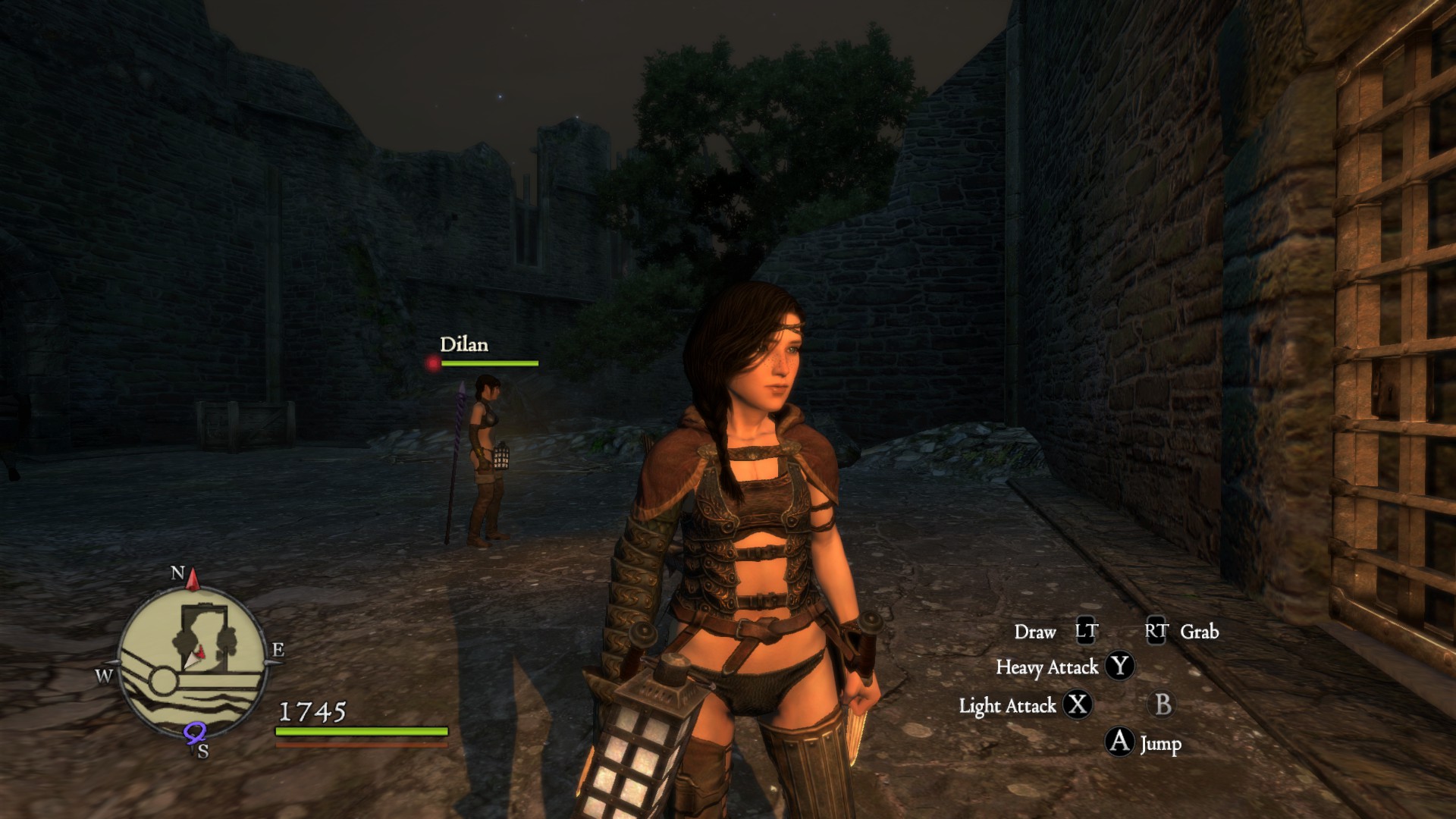Select the Dilan pawn name tag
This screenshot has width=1456, height=819.
(x=464, y=345)
